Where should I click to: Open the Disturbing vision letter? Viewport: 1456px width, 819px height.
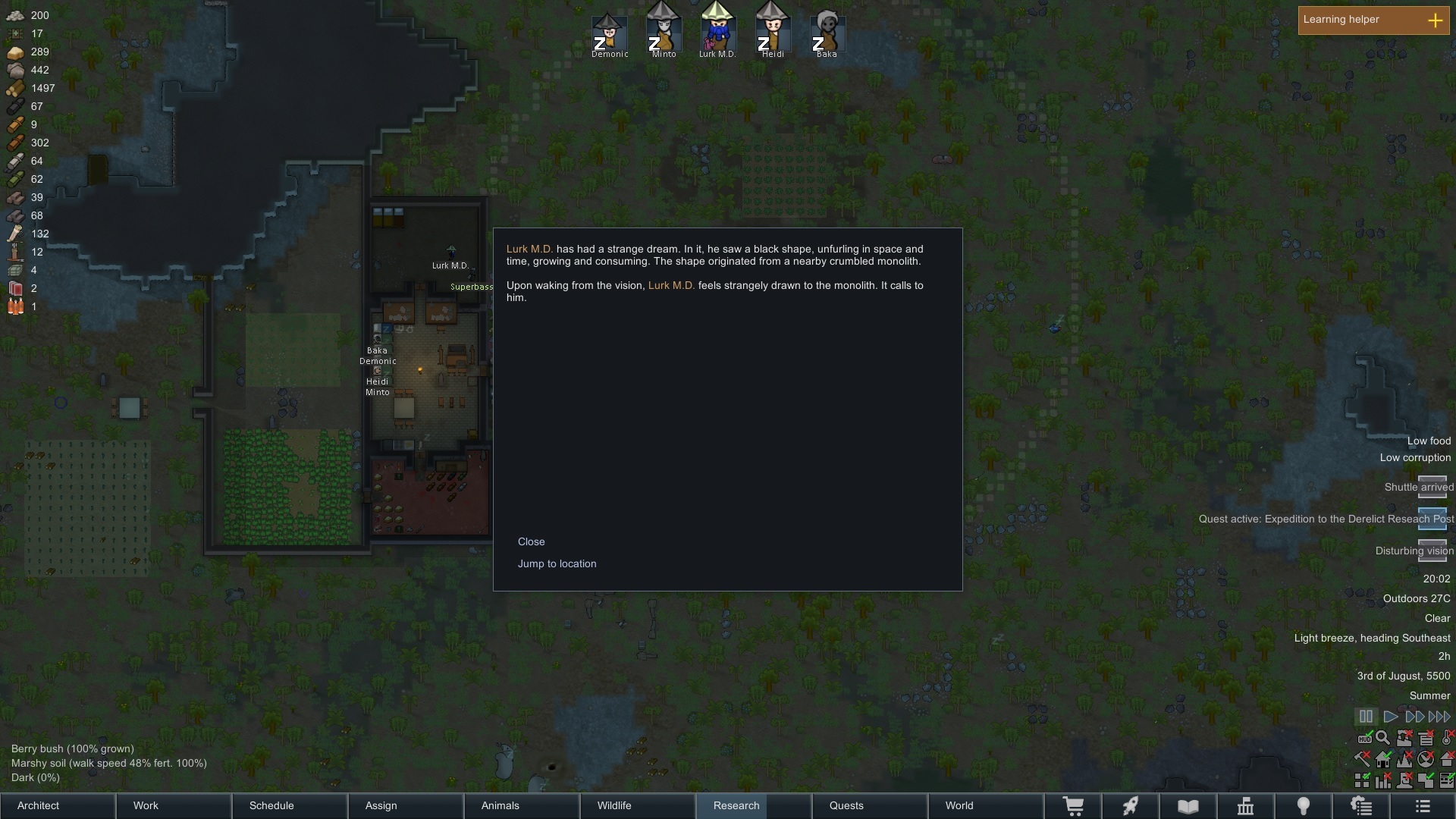tap(1432, 550)
